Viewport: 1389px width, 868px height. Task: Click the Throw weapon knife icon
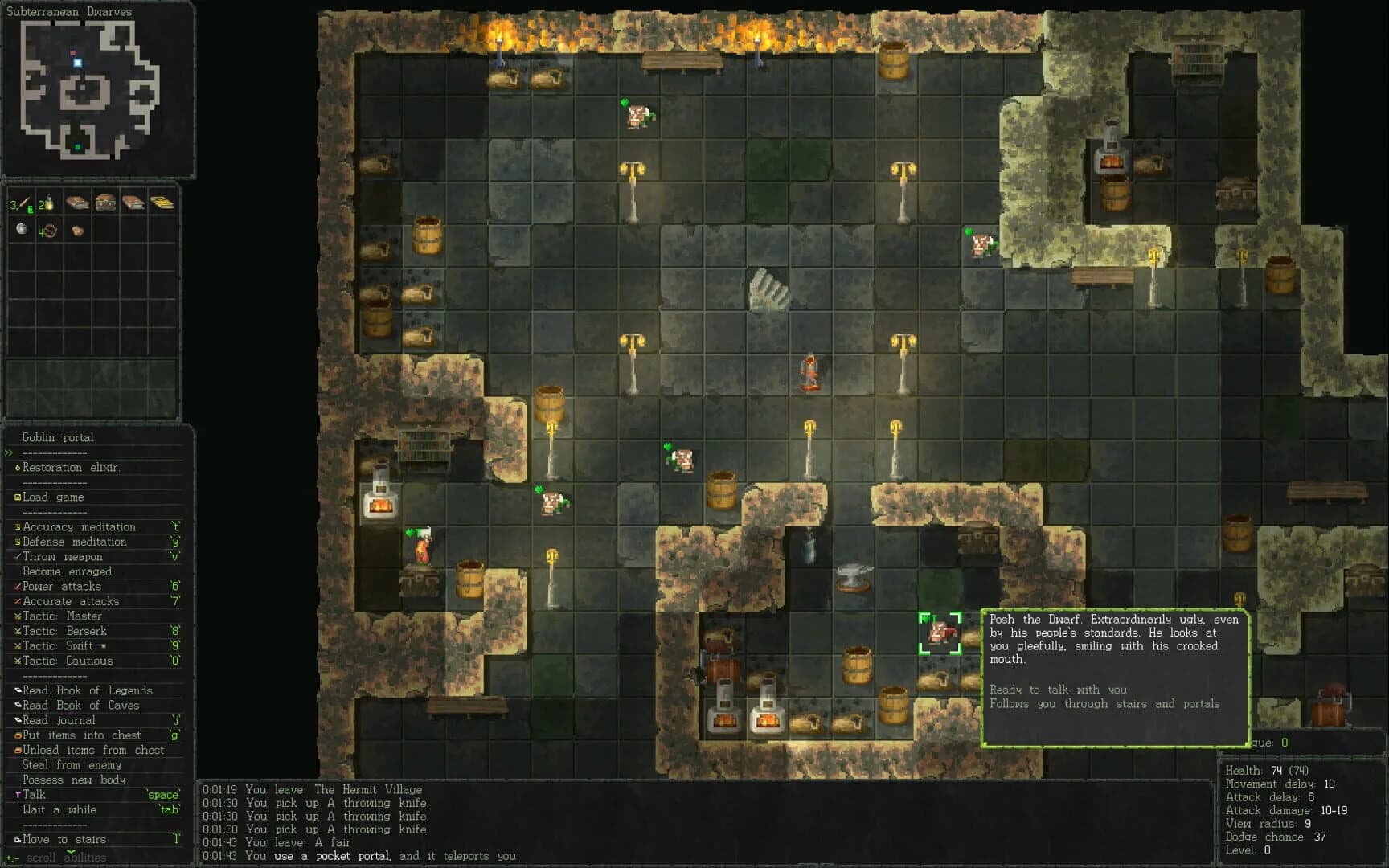pyautogui.click(x=18, y=556)
